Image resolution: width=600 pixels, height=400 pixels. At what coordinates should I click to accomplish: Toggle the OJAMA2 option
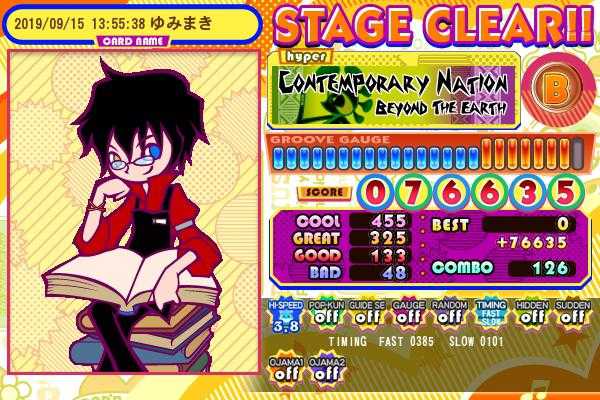pos(326,368)
